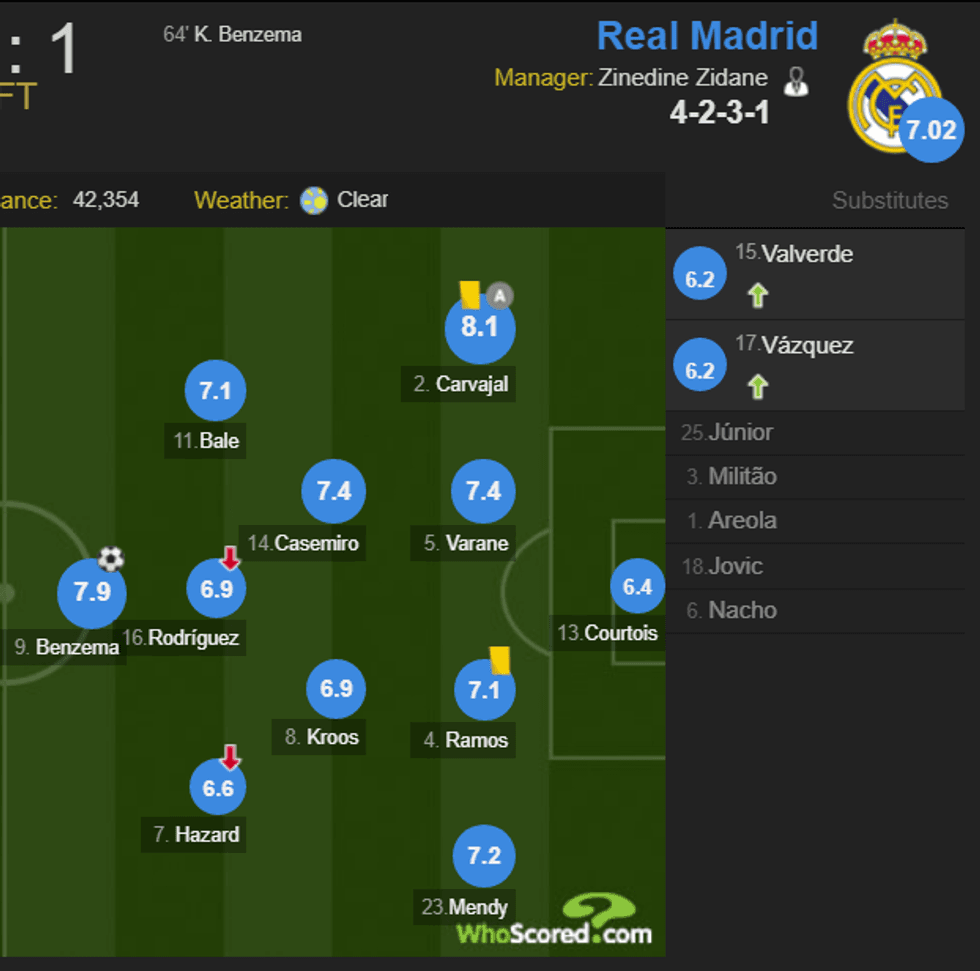Select Bale's player marker on pitch

(215, 391)
